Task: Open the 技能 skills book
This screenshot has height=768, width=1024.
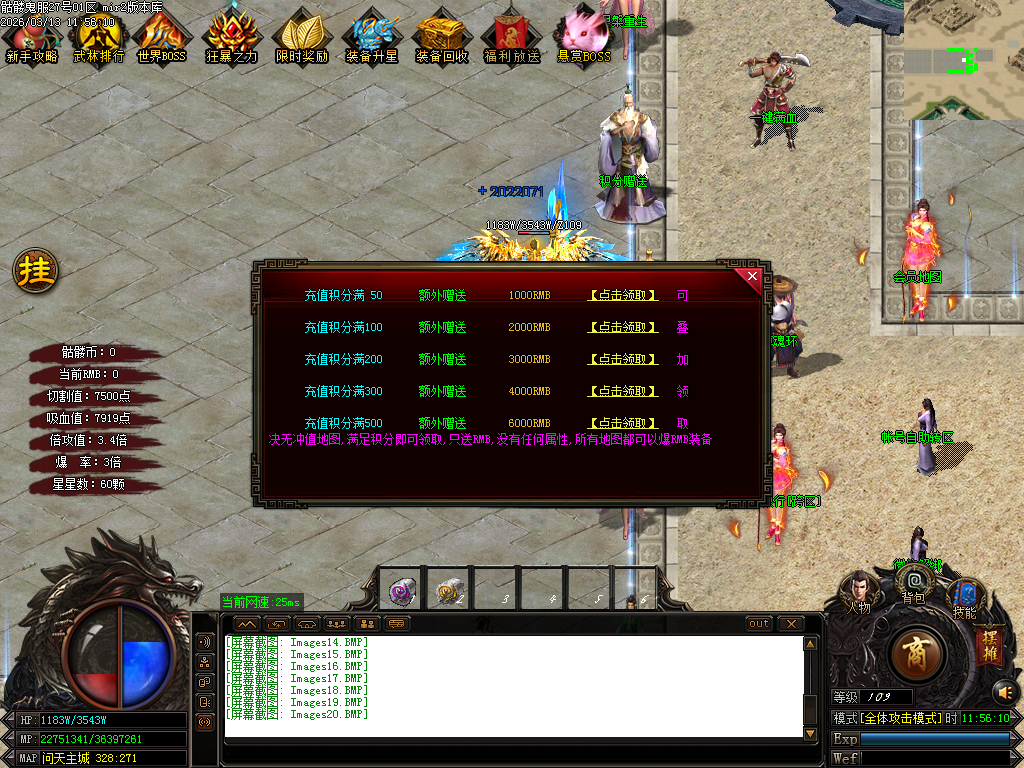Action: [964, 597]
